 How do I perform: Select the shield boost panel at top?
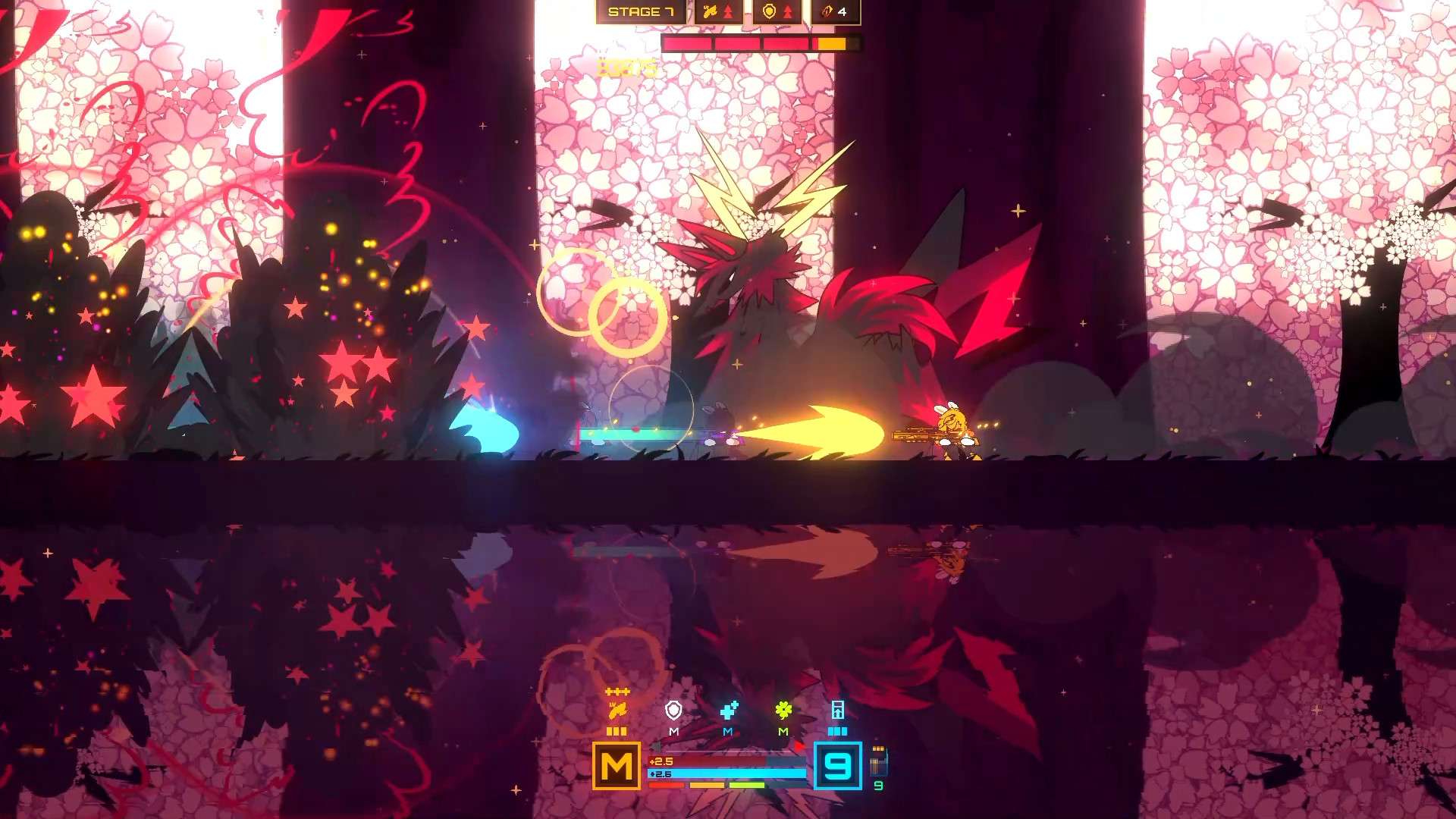coord(777,11)
